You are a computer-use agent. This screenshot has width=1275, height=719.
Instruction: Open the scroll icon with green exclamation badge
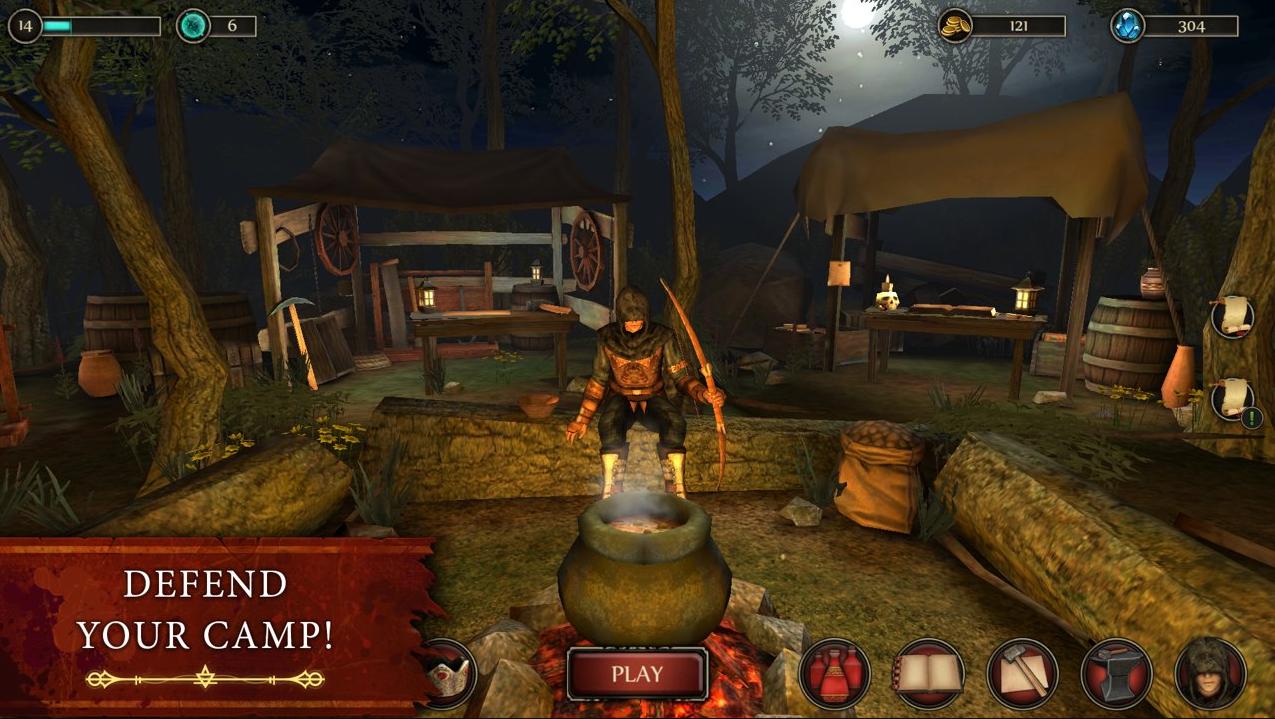coord(1233,400)
